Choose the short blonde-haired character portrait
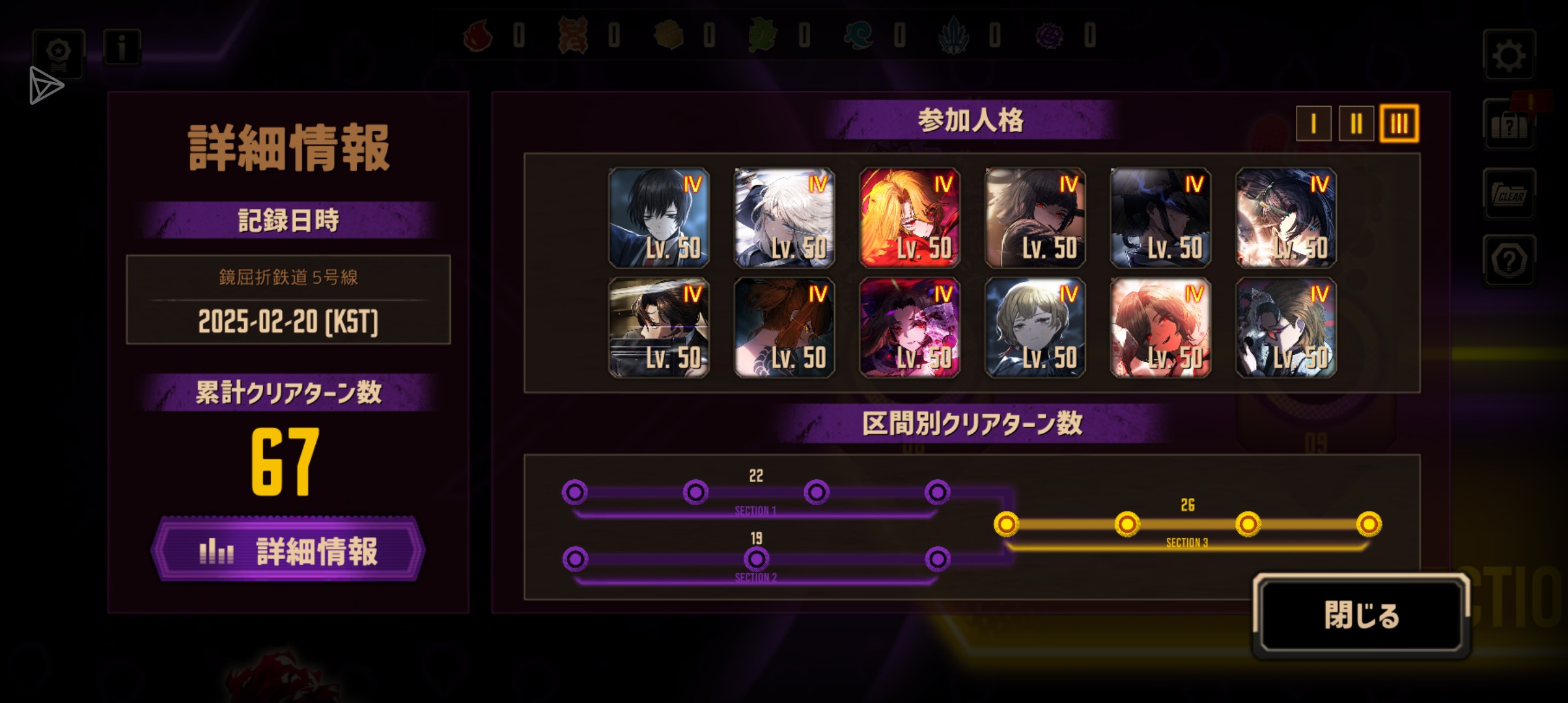Image resolution: width=1568 pixels, height=703 pixels. point(1035,327)
